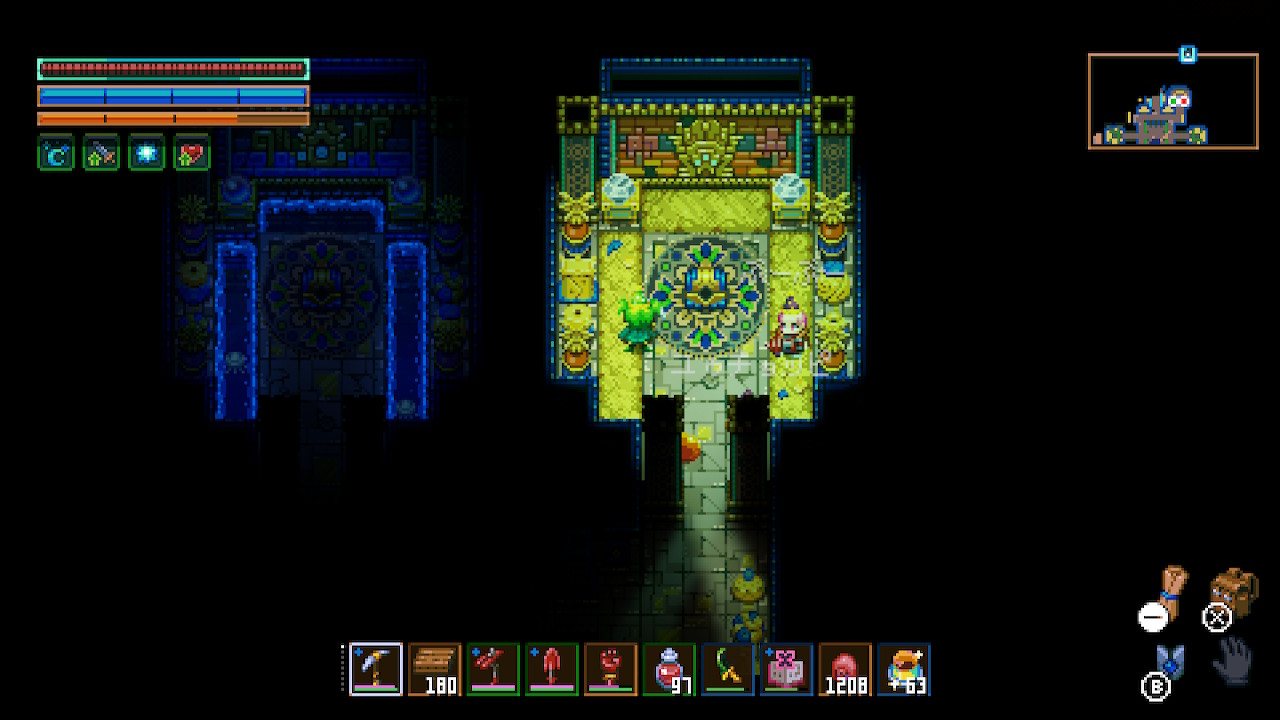Select the pickaxe hotbar slot
The image size is (1280, 720).
click(376, 669)
